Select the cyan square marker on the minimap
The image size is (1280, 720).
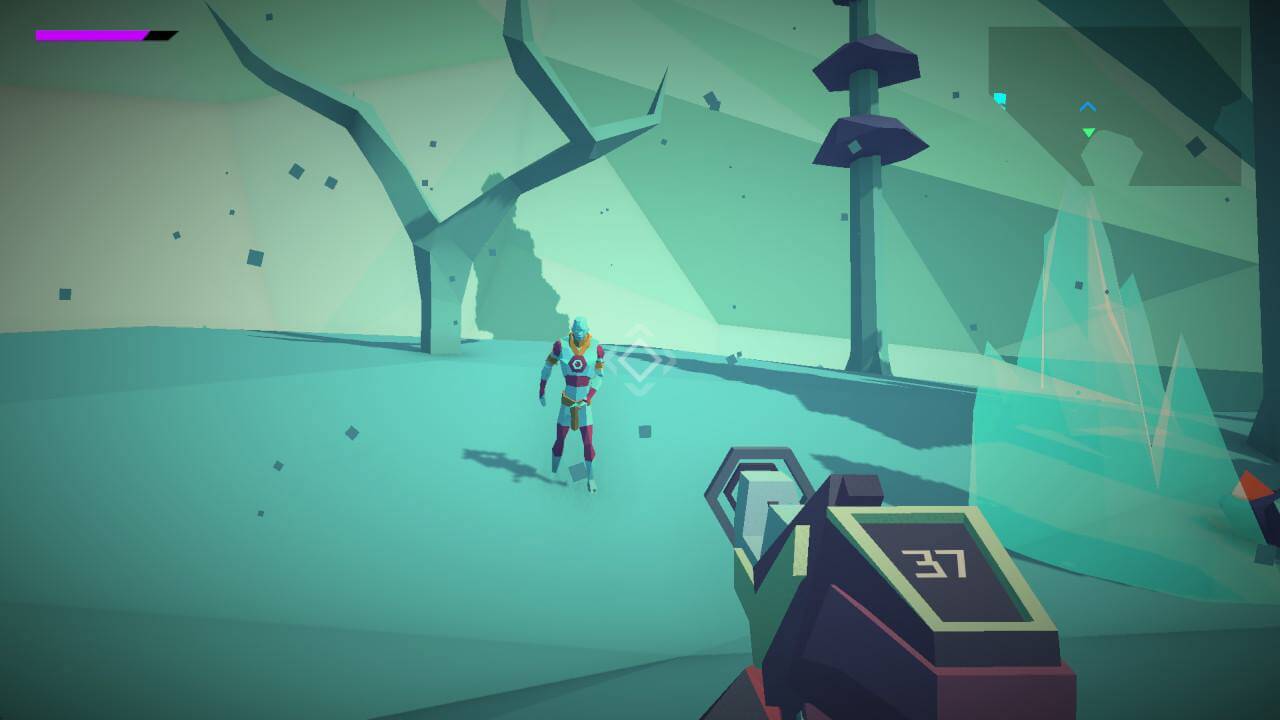pos(1000,98)
